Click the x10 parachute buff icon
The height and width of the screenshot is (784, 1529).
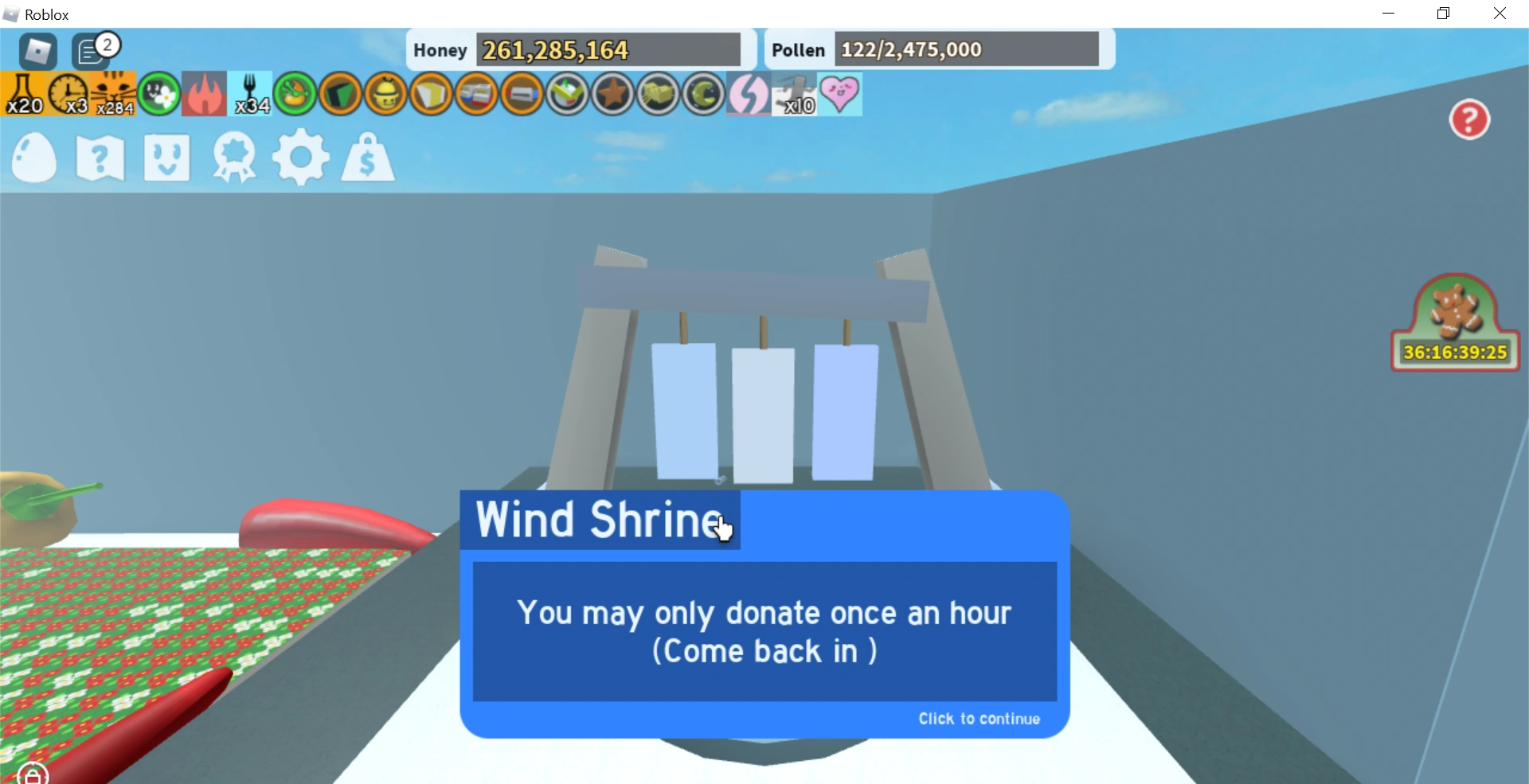click(793, 94)
